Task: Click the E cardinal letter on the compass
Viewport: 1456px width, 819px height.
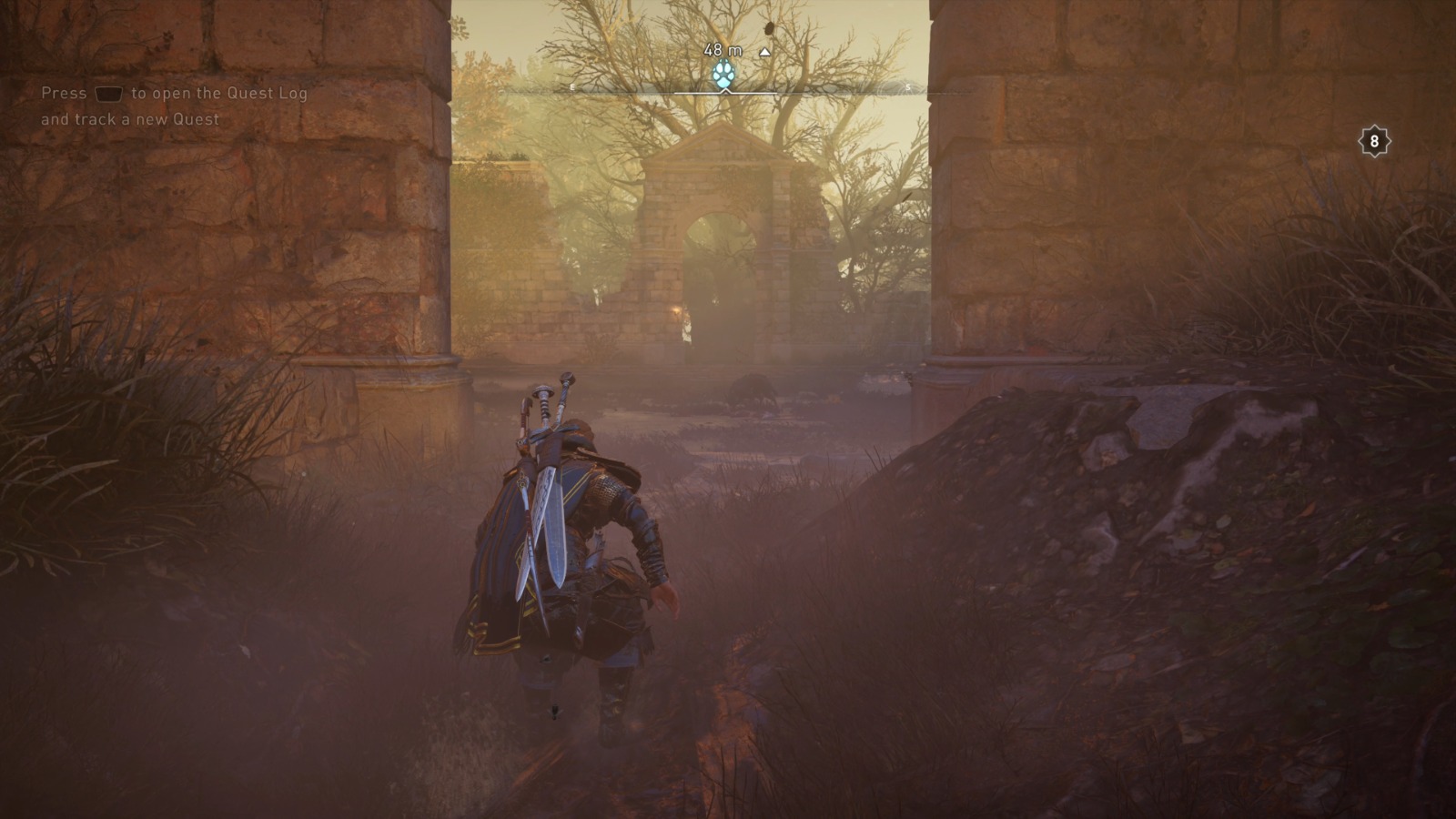Action: pos(572,87)
